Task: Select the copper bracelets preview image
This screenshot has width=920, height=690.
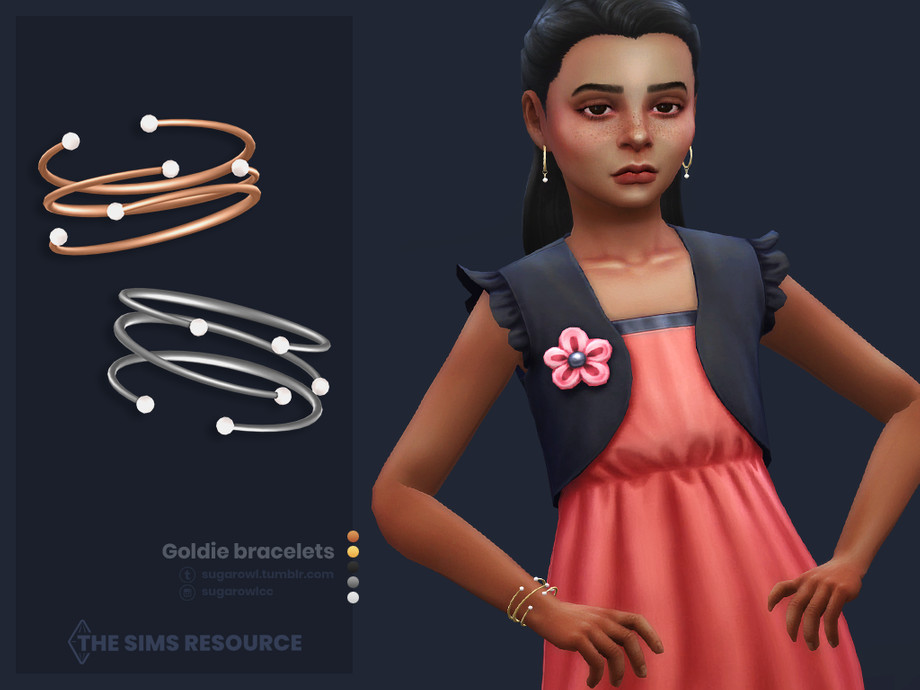Action: point(150,185)
